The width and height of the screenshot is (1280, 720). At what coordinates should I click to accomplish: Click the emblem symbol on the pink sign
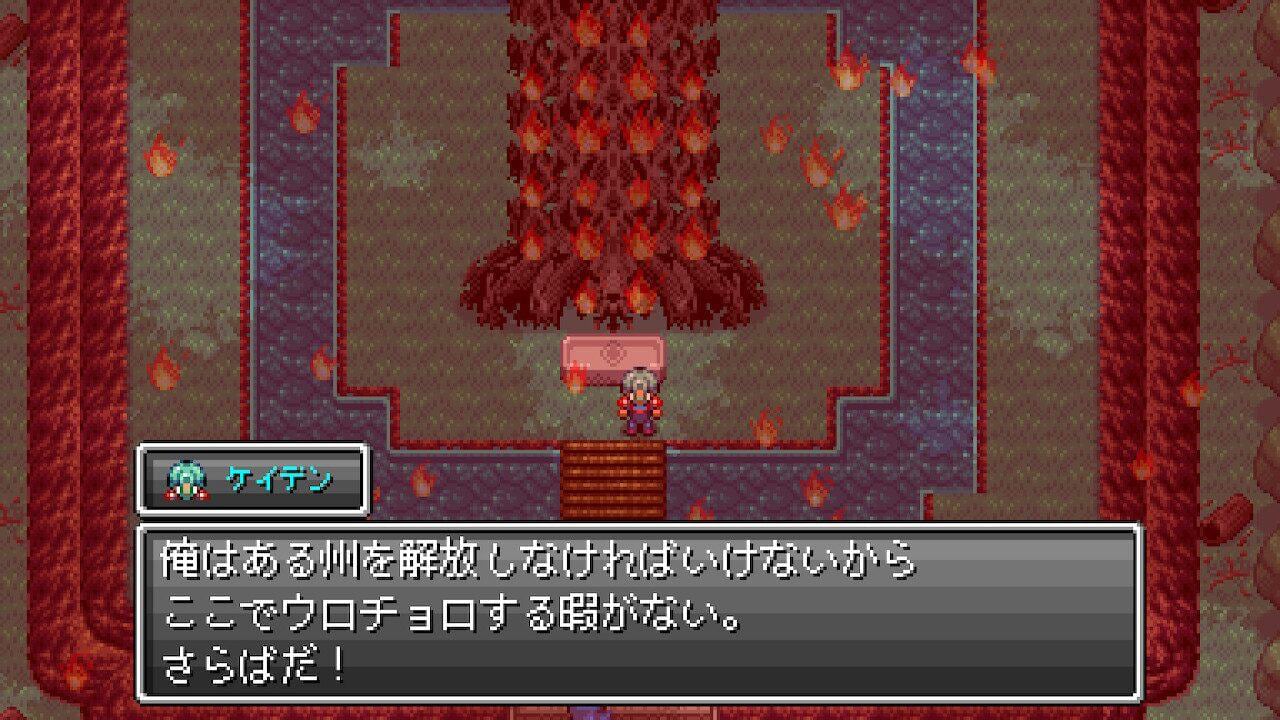(x=611, y=352)
